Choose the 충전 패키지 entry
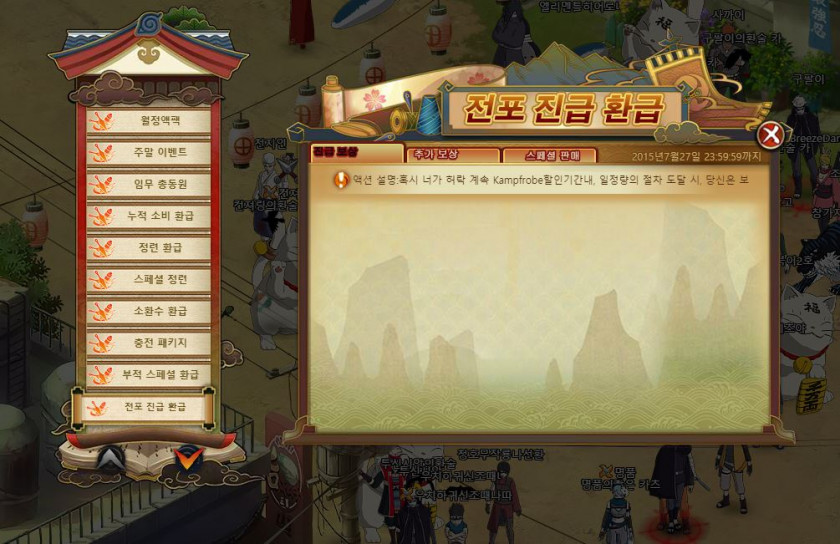The height and width of the screenshot is (544, 840). tap(149, 342)
